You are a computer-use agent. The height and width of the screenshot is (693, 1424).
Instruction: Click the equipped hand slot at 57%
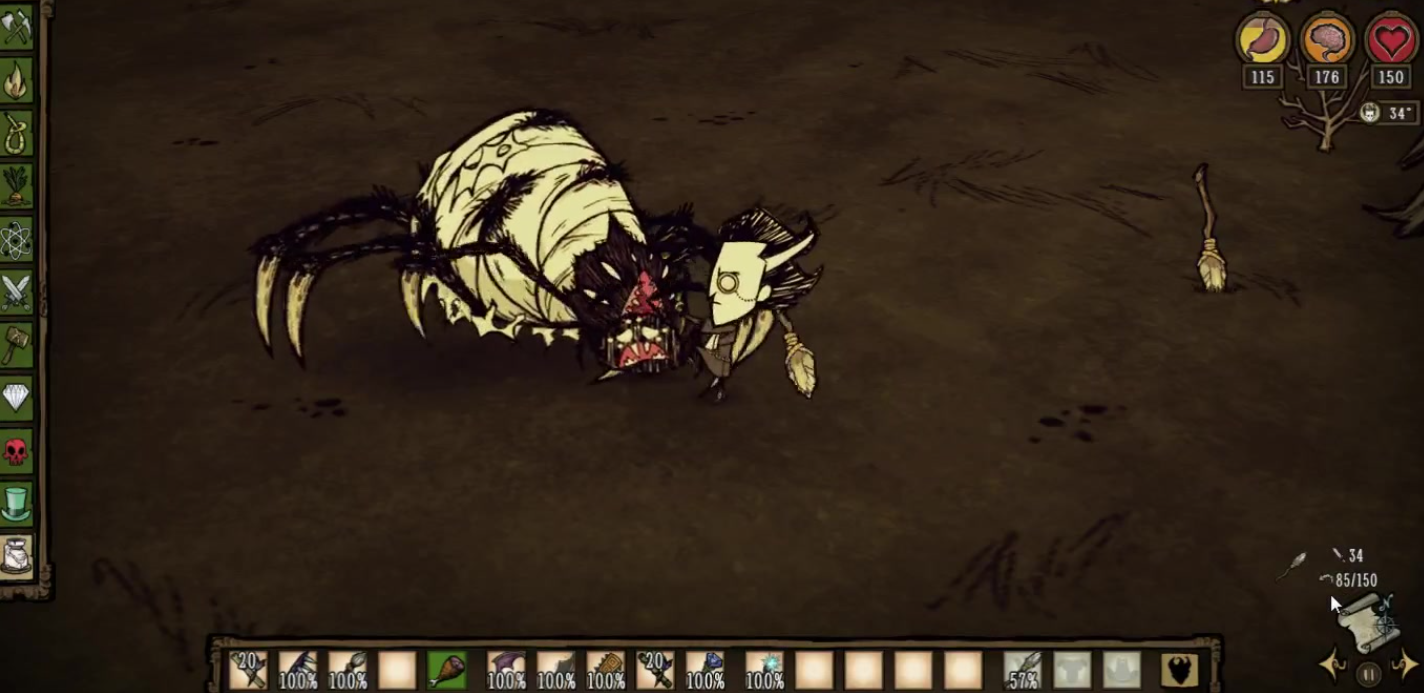pos(1022,669)
